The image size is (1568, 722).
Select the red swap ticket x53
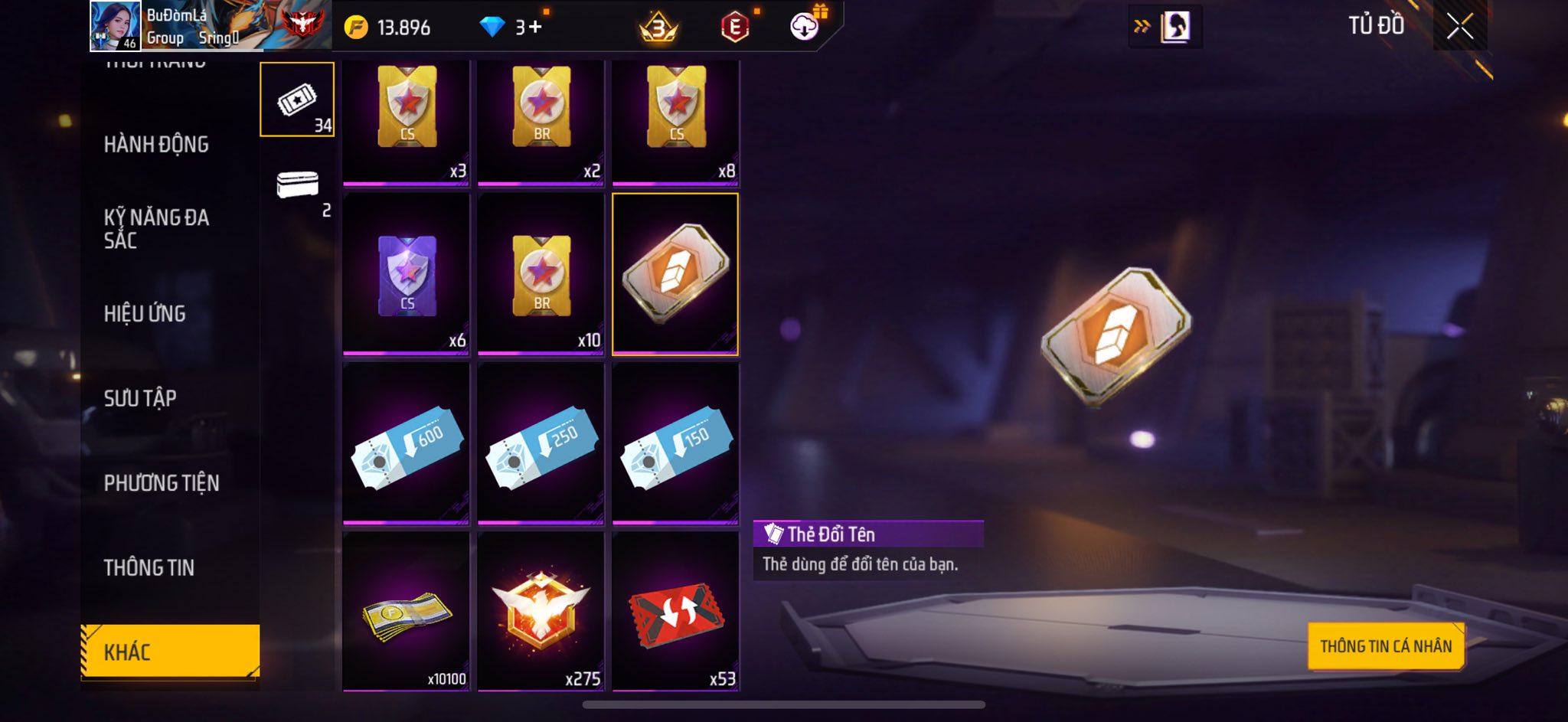pos(675,613)
